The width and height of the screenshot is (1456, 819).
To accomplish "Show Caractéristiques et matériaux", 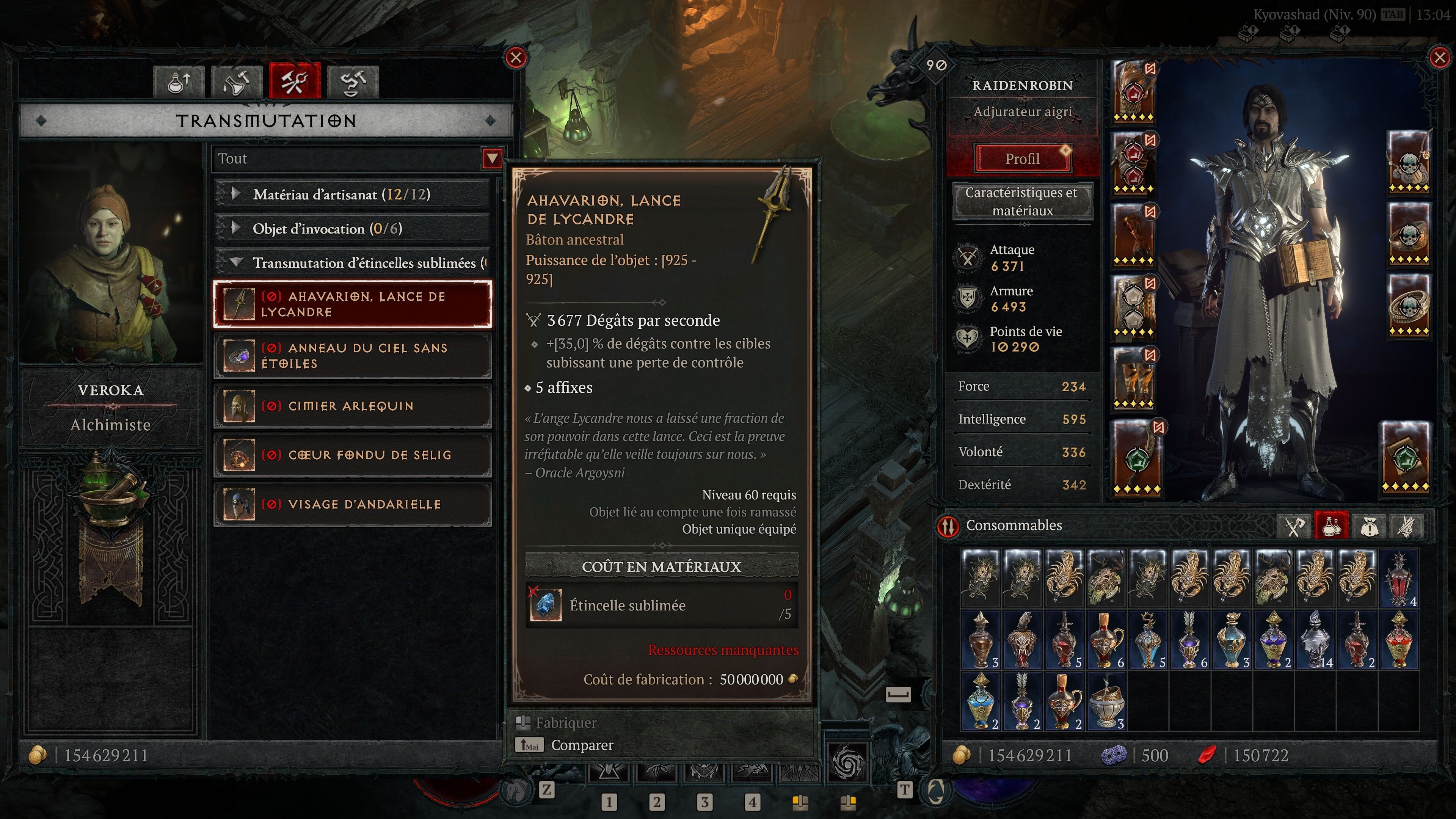I will point(1022,201).
